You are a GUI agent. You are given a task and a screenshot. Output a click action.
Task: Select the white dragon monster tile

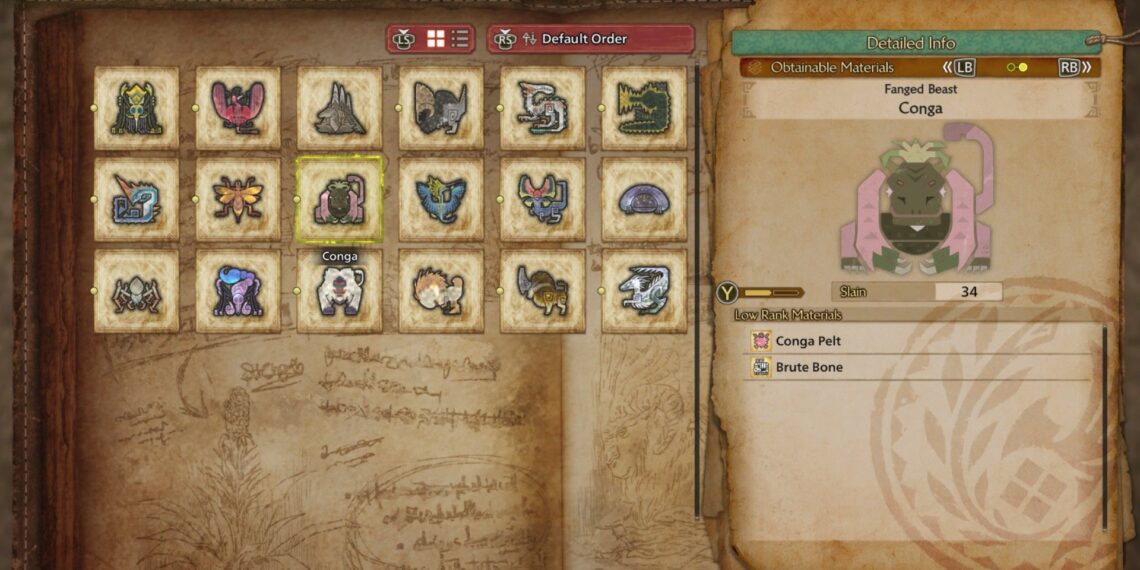[x=644, y=291]
